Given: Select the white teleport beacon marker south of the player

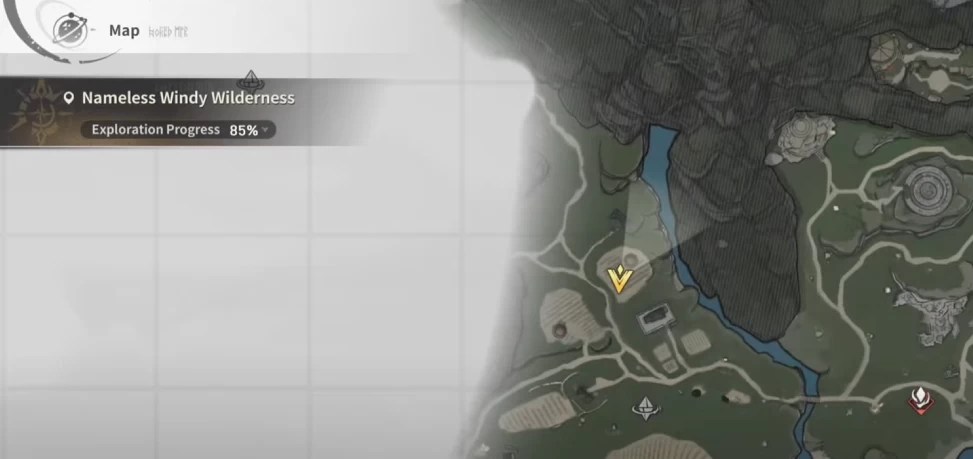Looking at the screenshot, I should click(645, 406).
